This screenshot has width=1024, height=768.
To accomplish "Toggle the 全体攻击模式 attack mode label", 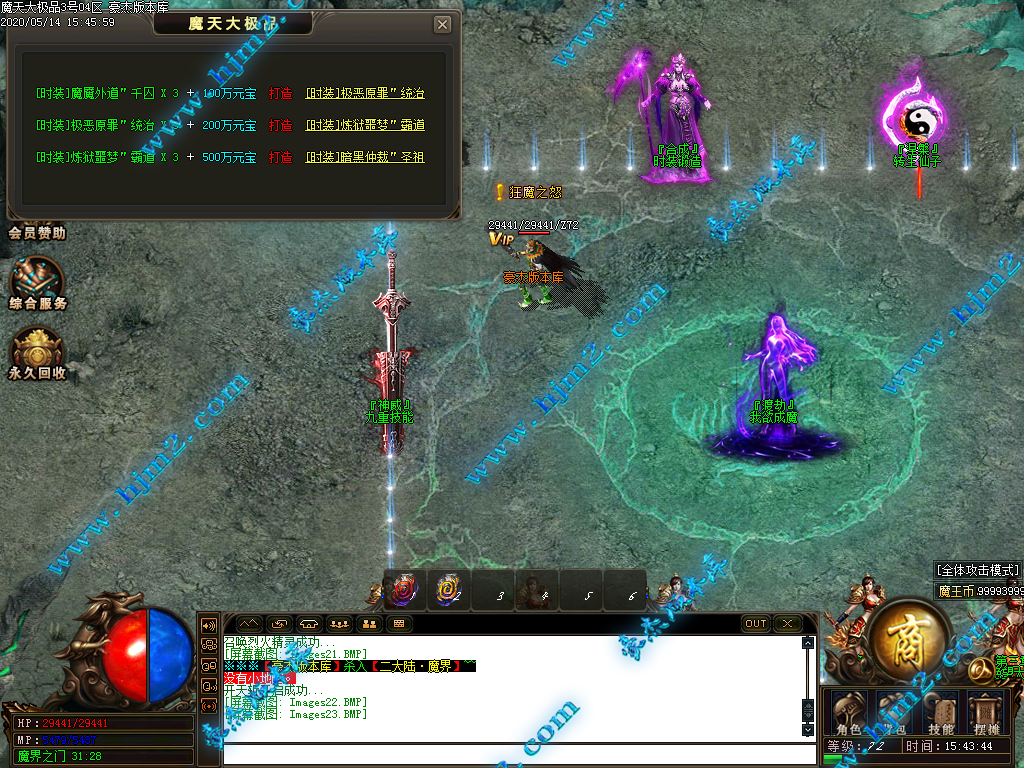I will [978, 570].
